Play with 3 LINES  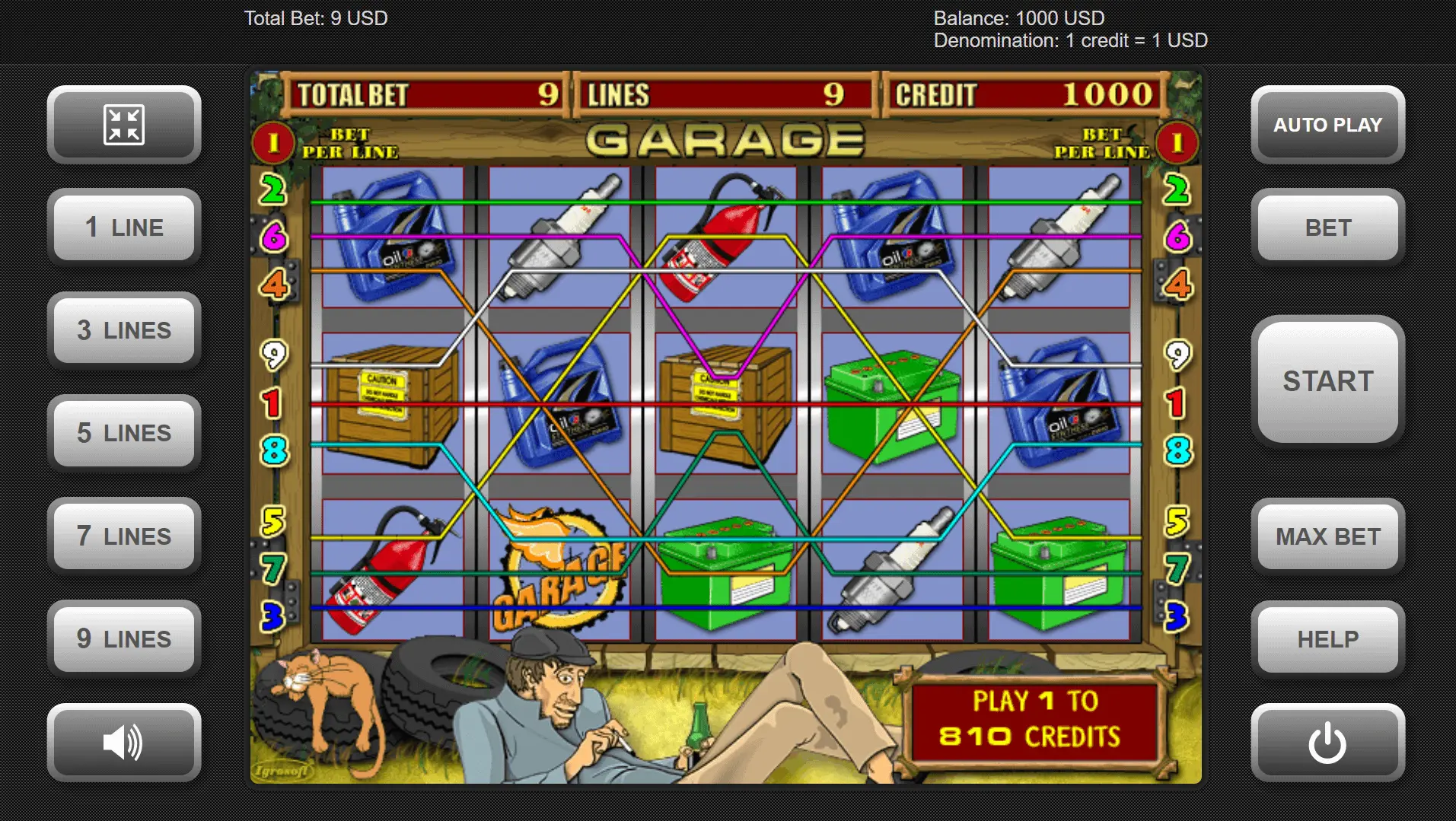click(x=124, y=330)
